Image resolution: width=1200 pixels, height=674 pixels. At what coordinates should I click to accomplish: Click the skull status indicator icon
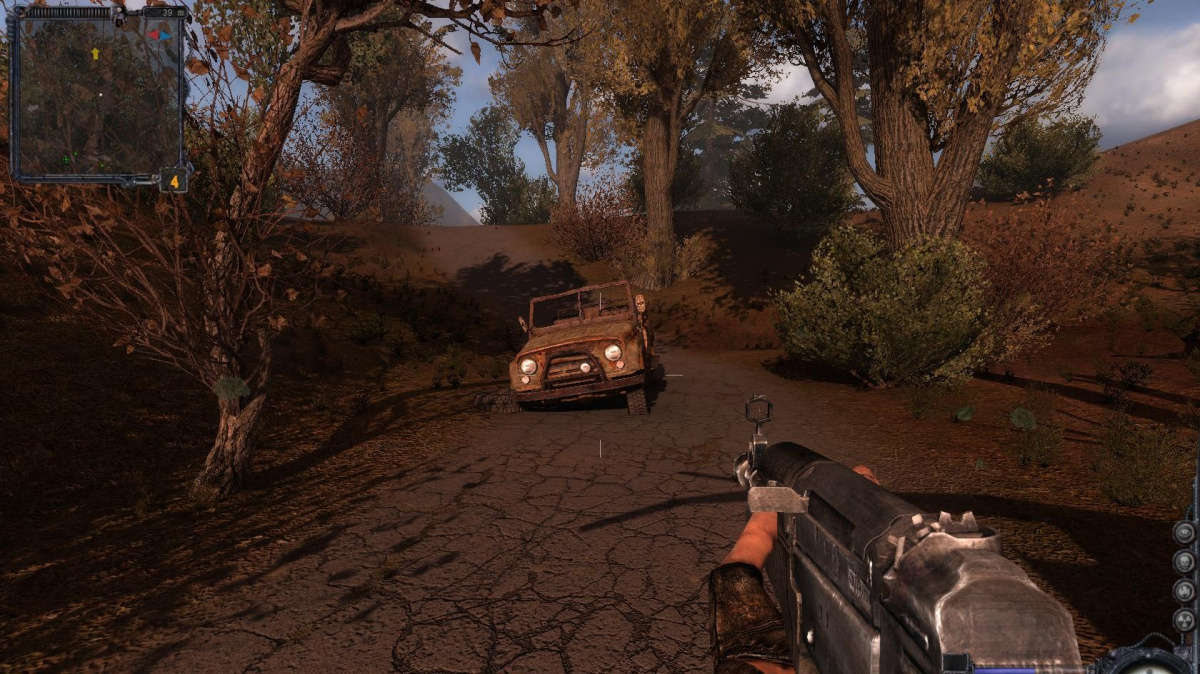pos(1184,561)
